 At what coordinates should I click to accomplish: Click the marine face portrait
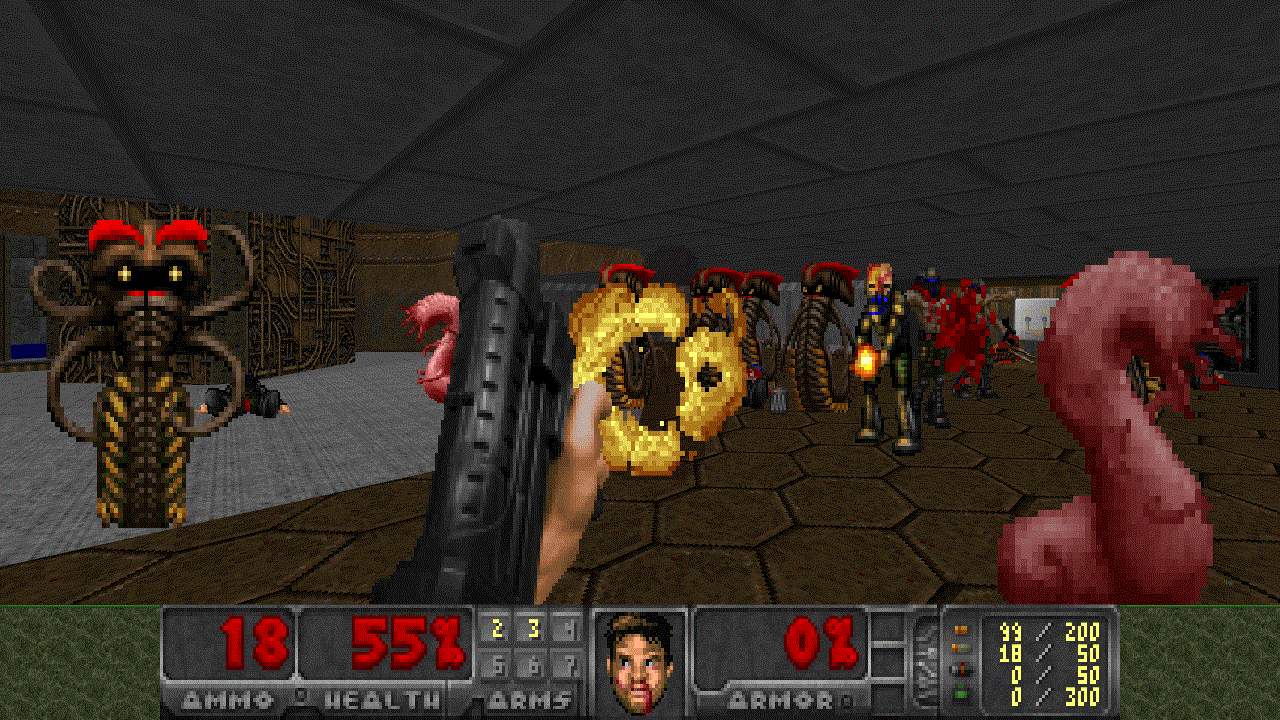pyautogui.click(x=639, y=662)
